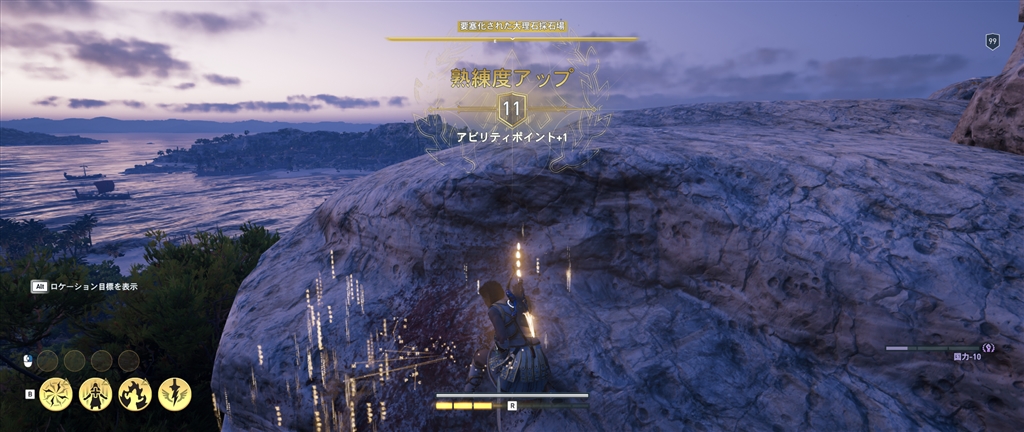Select the purple nation power laurel icon
1024x432 pixels.
(988, 348)
